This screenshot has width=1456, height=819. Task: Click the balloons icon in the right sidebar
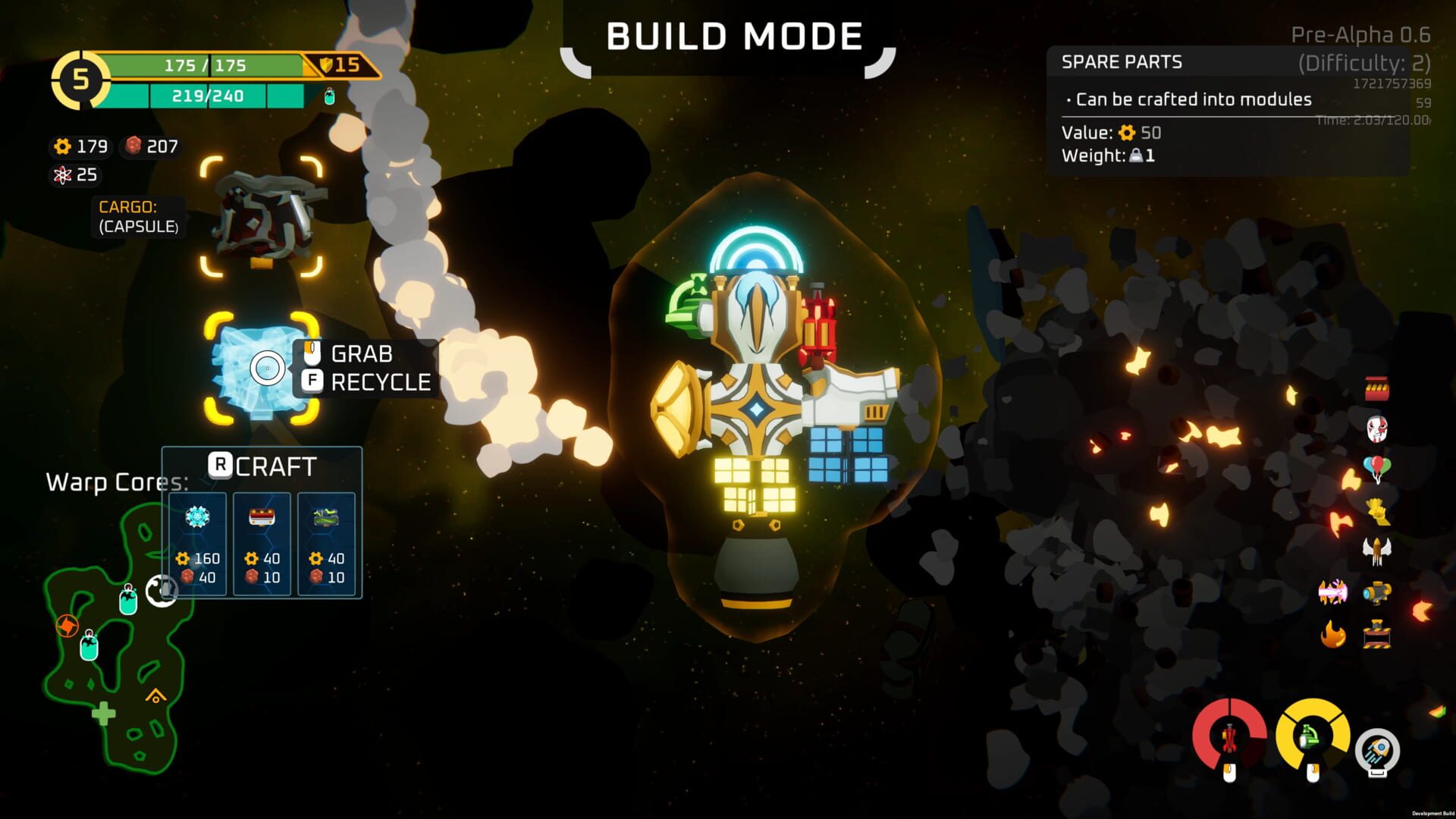[x=1376, y=465]
